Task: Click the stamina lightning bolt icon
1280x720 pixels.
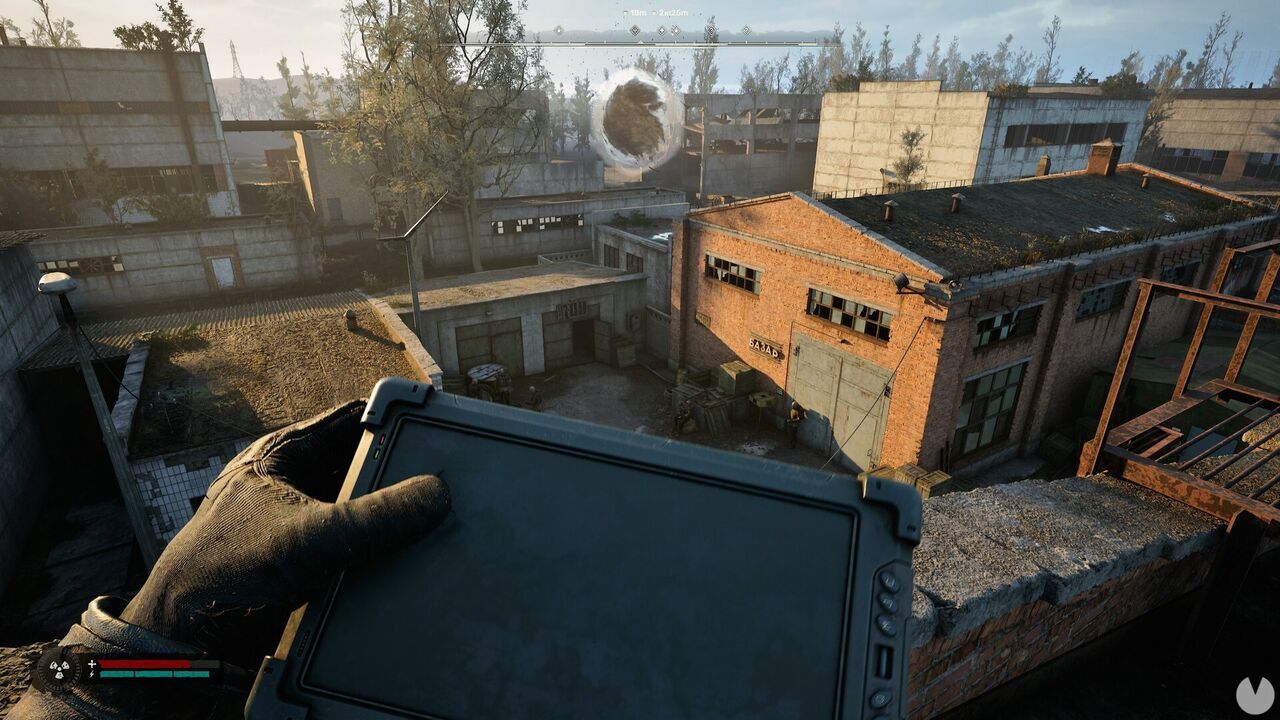Action: click(92, 674)
